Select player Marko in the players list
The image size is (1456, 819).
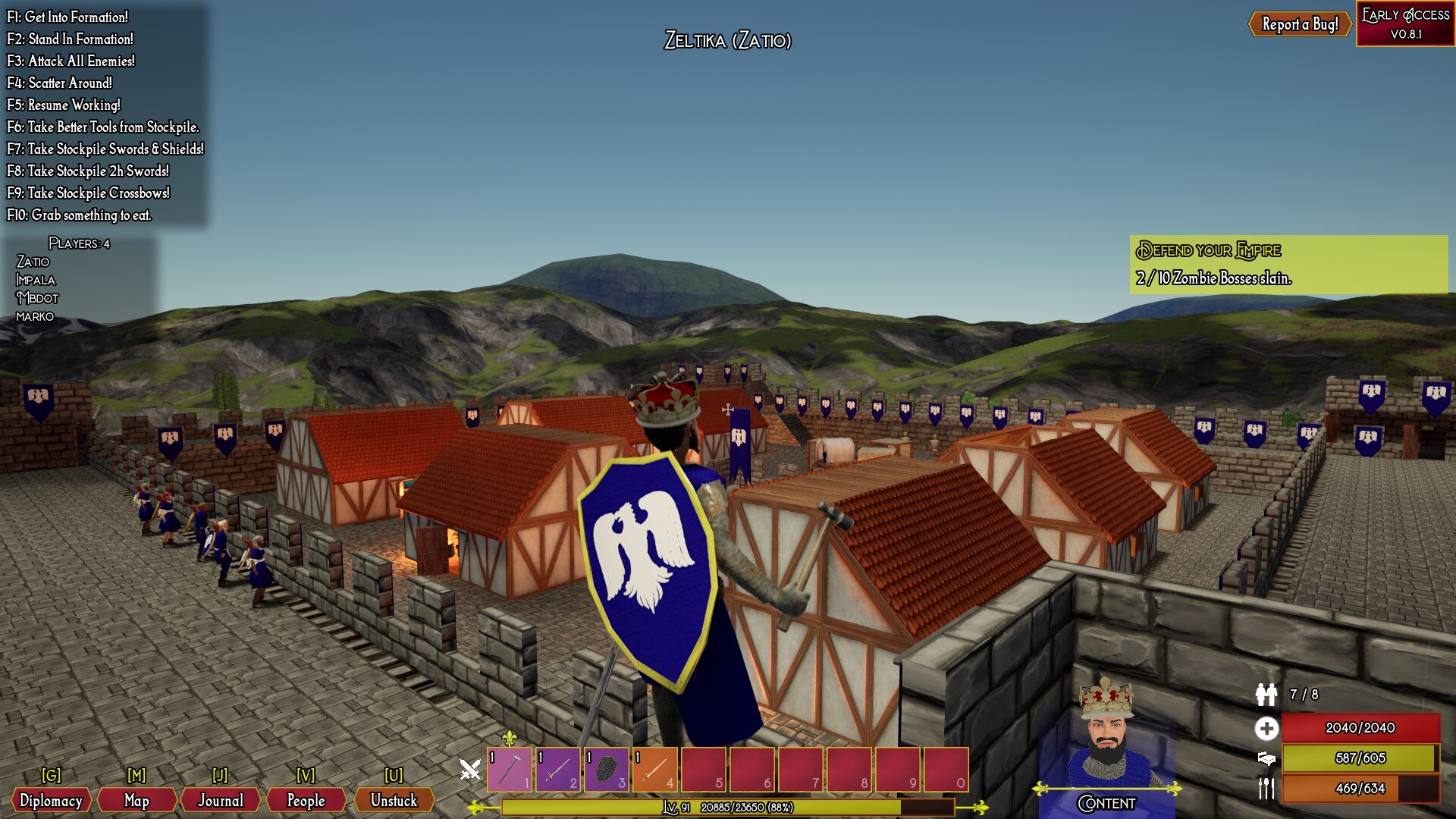pos(35,316)
